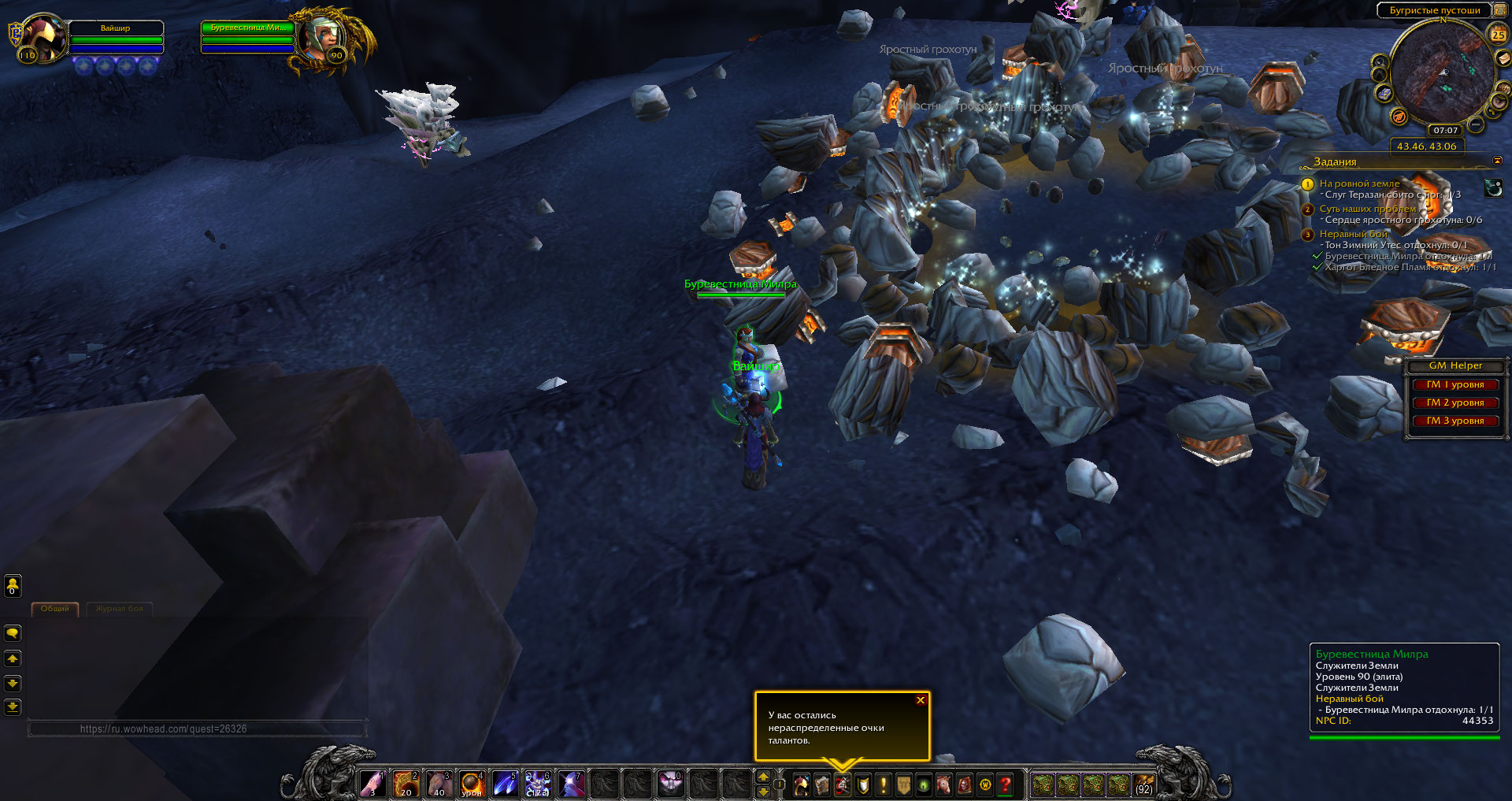The image size is (1512, 801).
Task: Click the chat input field with wowhead link
Action: 197,729
